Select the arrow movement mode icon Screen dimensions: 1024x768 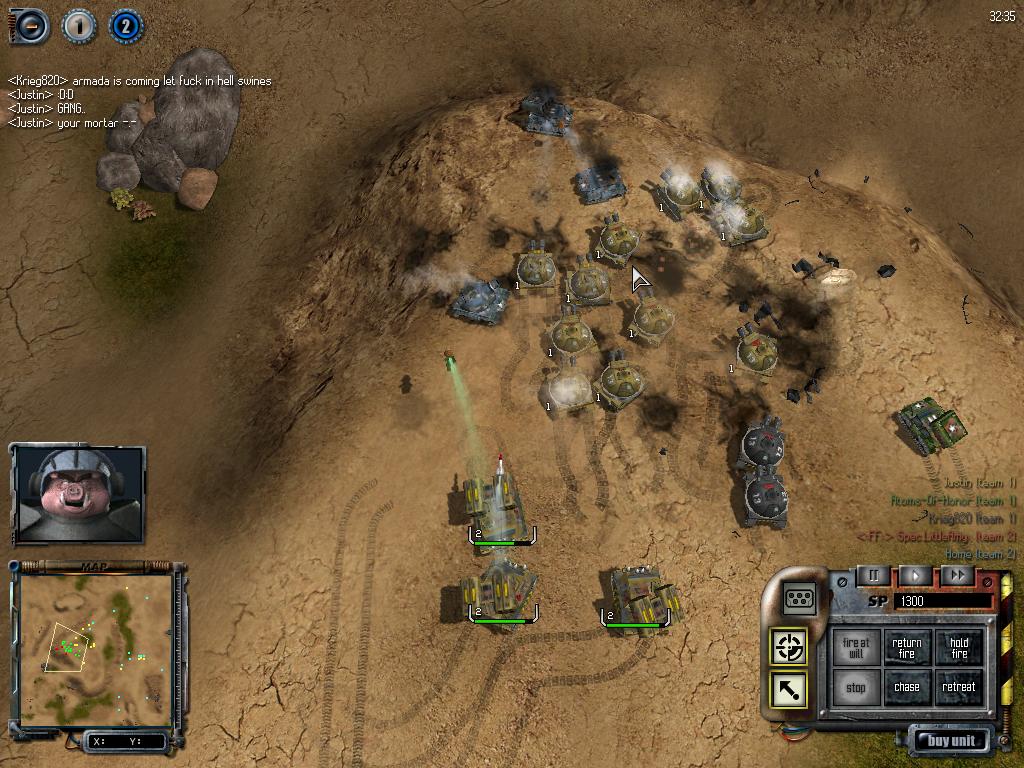pyautogui.click(x=789, y=689)
